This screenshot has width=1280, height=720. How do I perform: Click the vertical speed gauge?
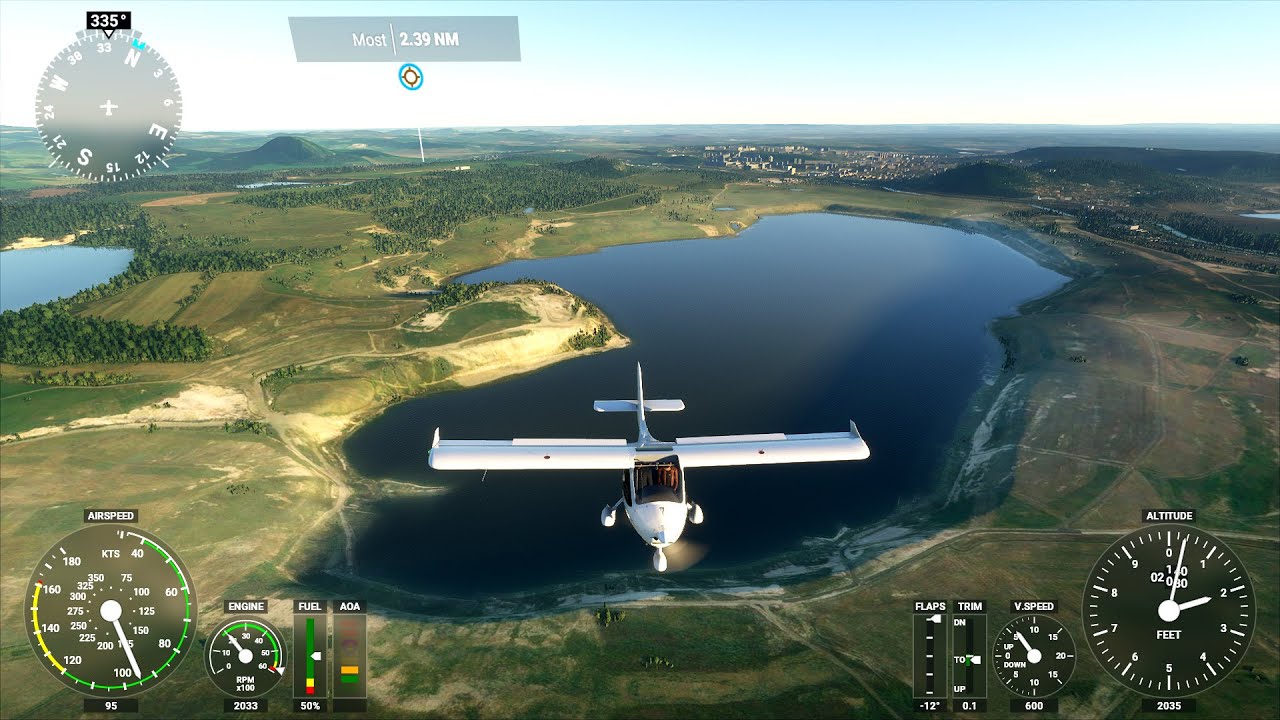click(x=1034, y=656)
